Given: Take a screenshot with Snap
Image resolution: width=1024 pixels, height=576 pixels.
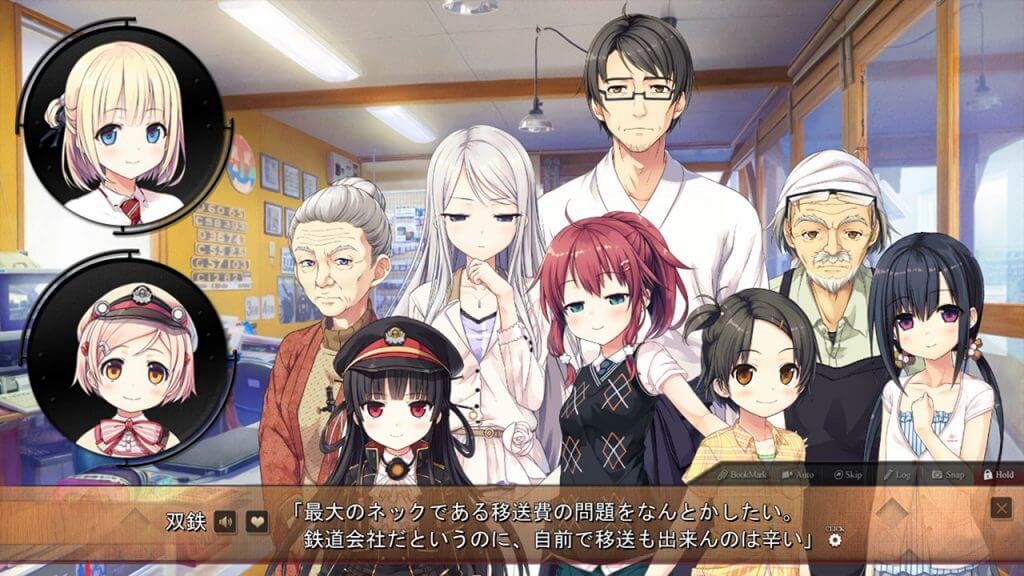Looking at the screenshot, I should pyautogui.click(x=948, y=473).
